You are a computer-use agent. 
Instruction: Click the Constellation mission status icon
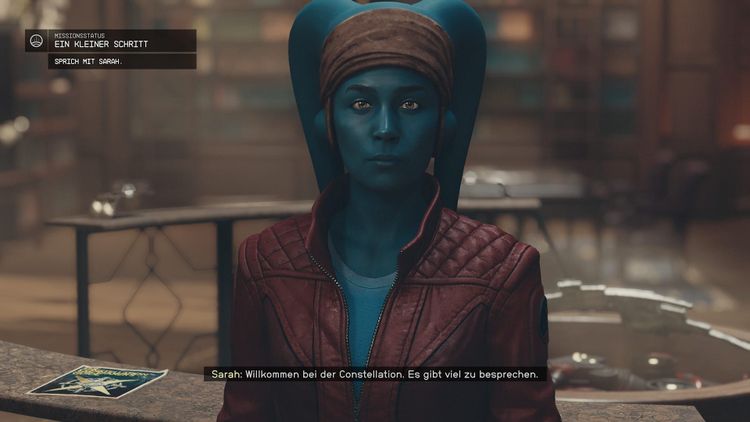tap(37, 41)
